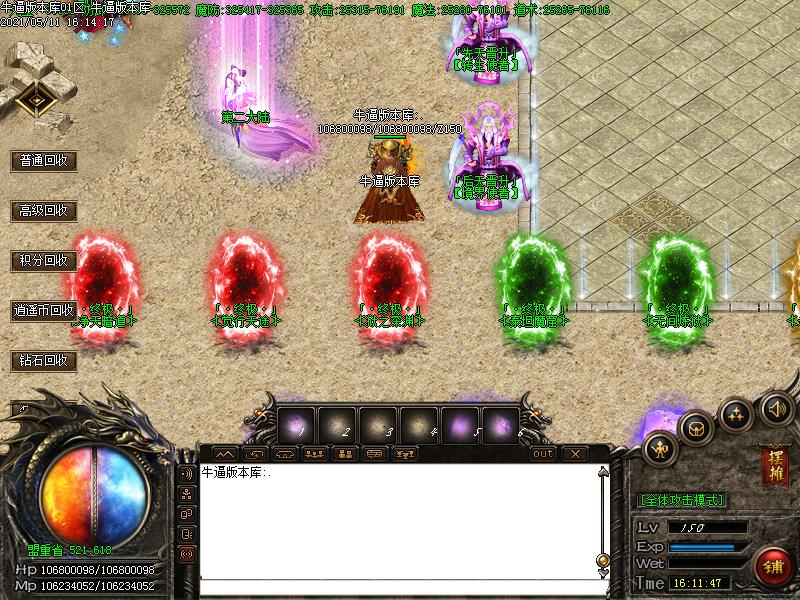
Task: Select the 积分回收 button
Action: tap(44, 260)
